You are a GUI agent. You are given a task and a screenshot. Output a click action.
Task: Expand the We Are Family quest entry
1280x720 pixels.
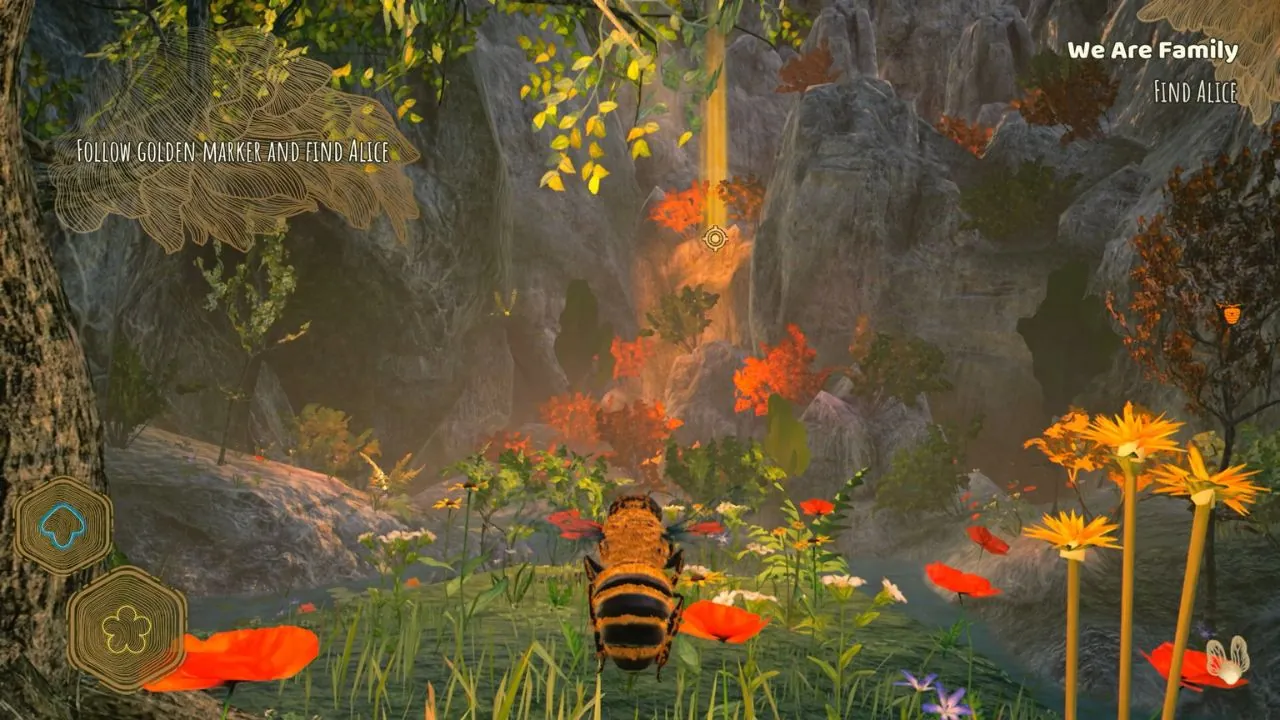(x=1152, y=51)
